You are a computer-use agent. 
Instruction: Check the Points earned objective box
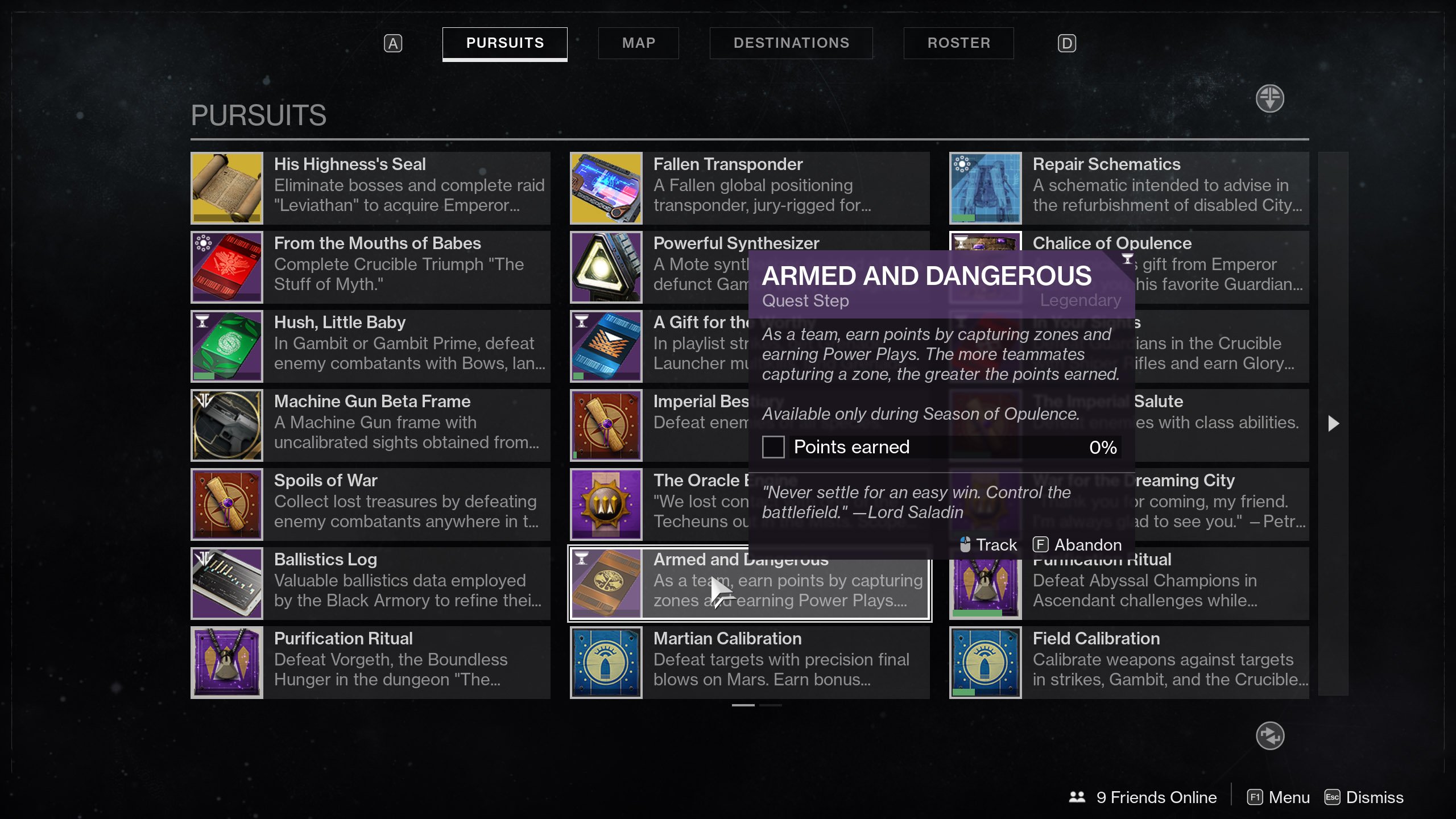coord(773,447)
